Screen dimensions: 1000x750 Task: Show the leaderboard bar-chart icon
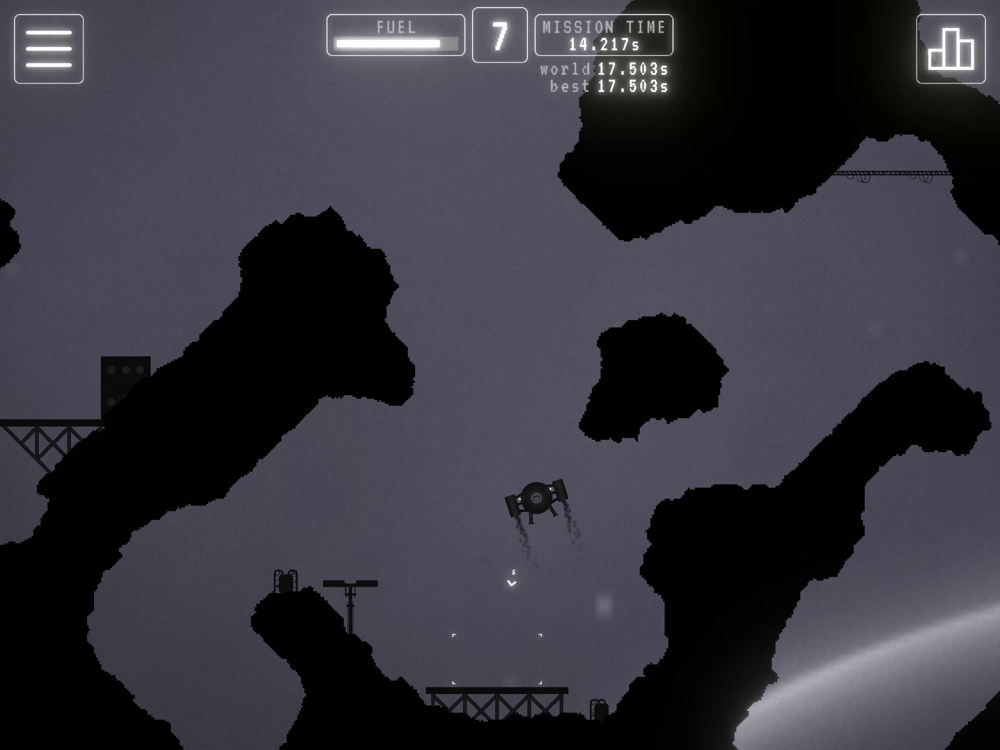click(x=950, y=49)
